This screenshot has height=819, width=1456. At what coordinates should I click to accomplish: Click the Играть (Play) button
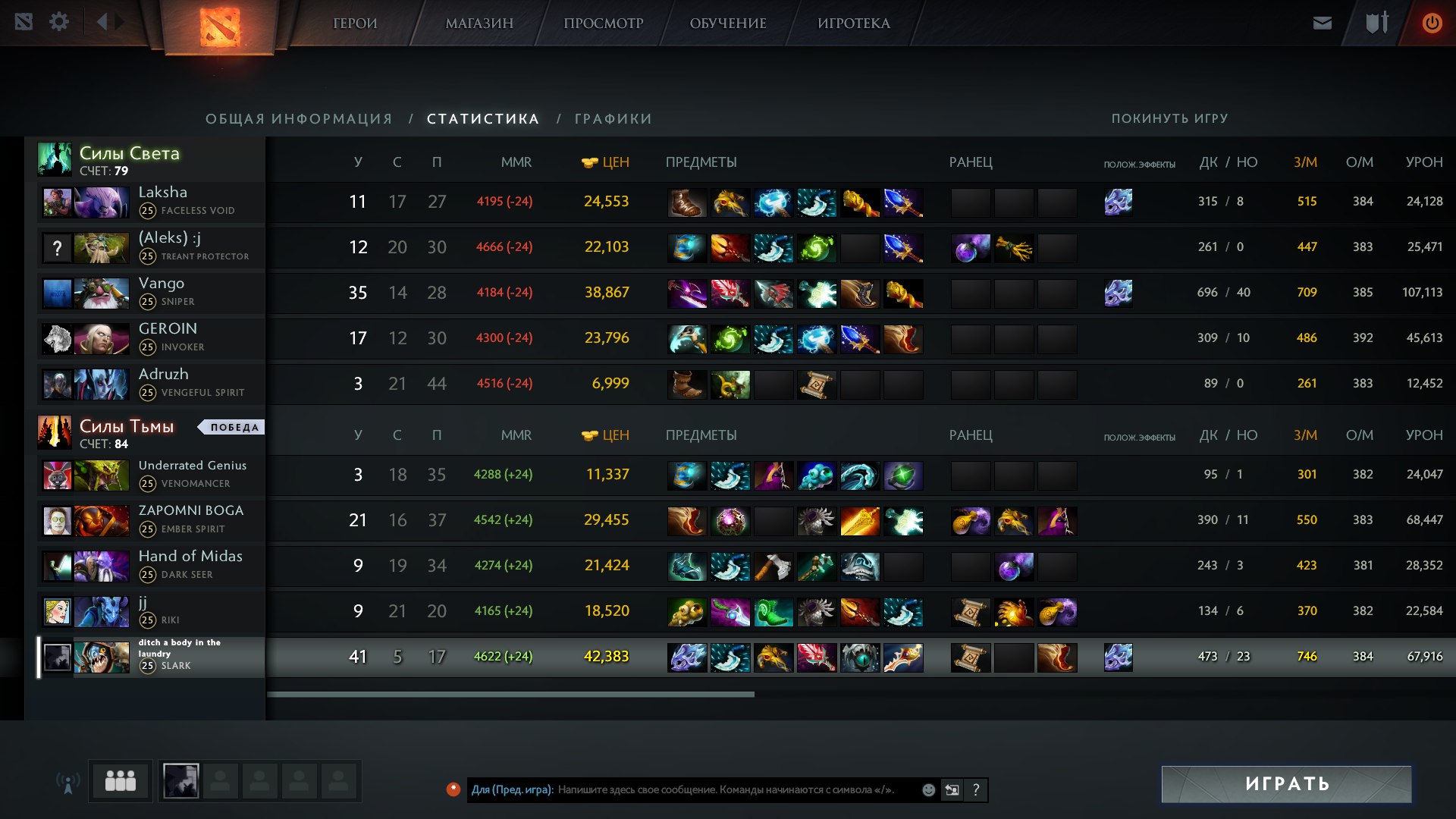click(1286, 783)
